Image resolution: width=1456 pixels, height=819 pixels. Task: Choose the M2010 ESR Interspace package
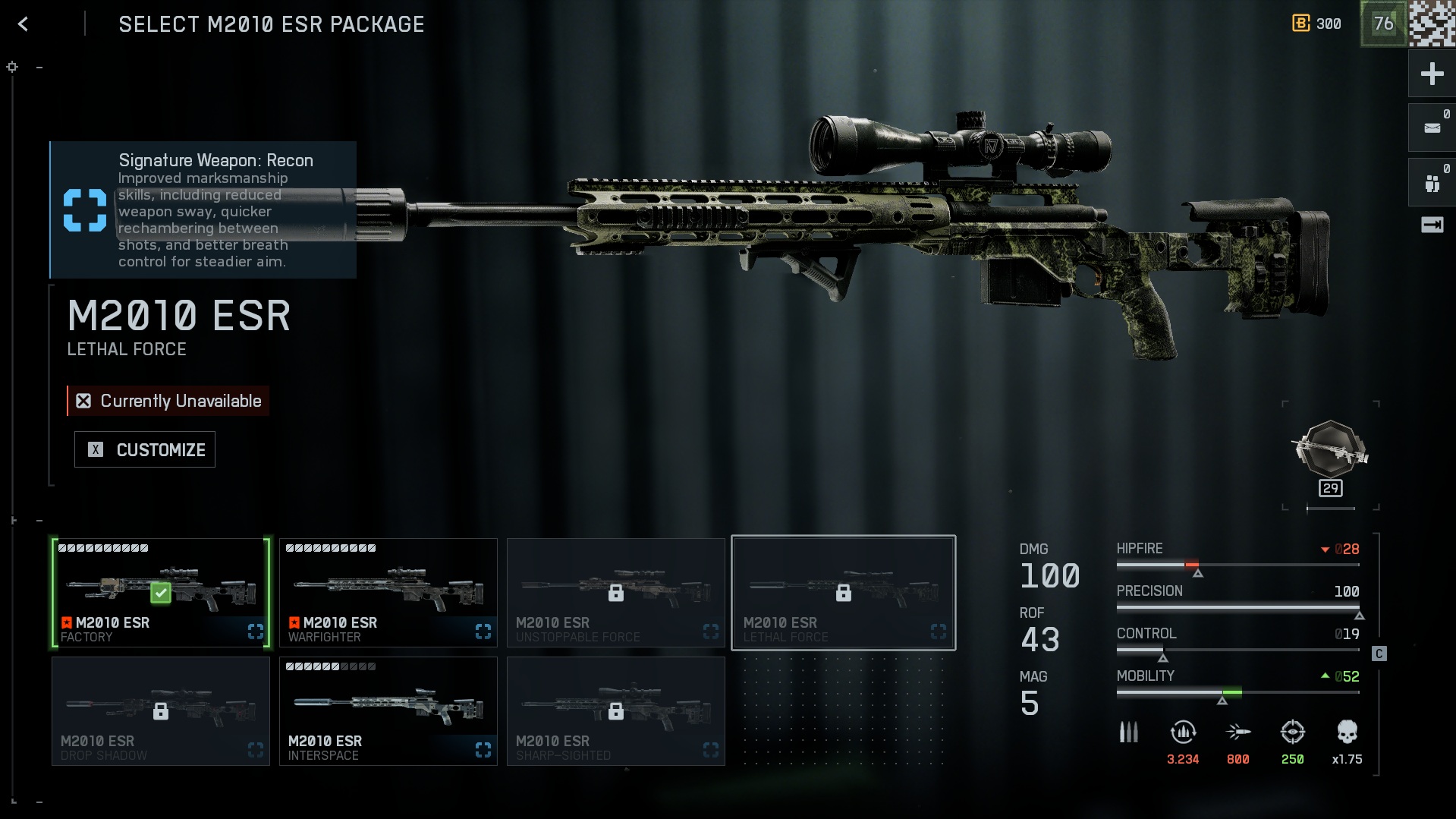pyautogui.click(x=388, y=711)
